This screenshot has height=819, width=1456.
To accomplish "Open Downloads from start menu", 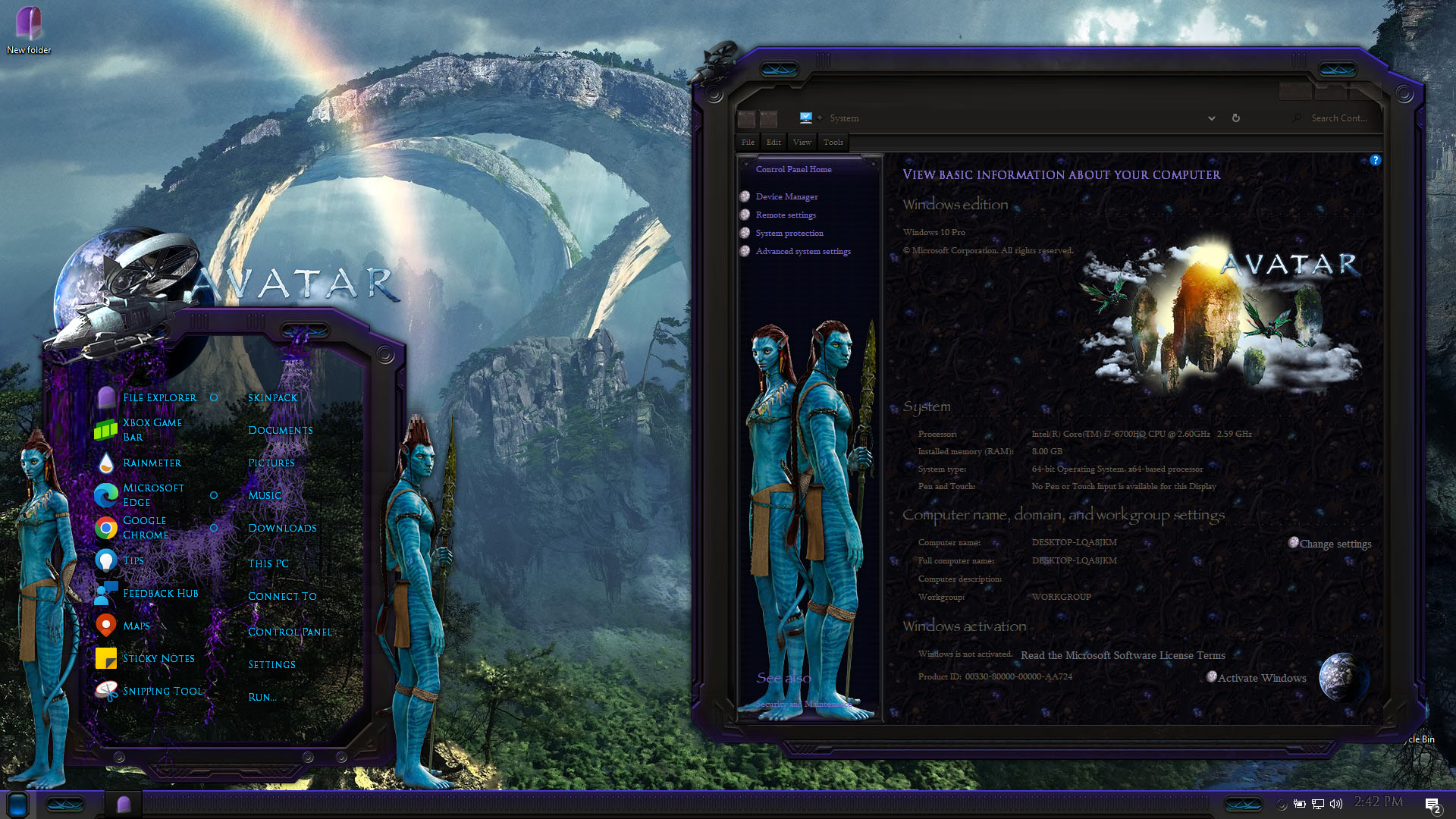I will 282,529.
